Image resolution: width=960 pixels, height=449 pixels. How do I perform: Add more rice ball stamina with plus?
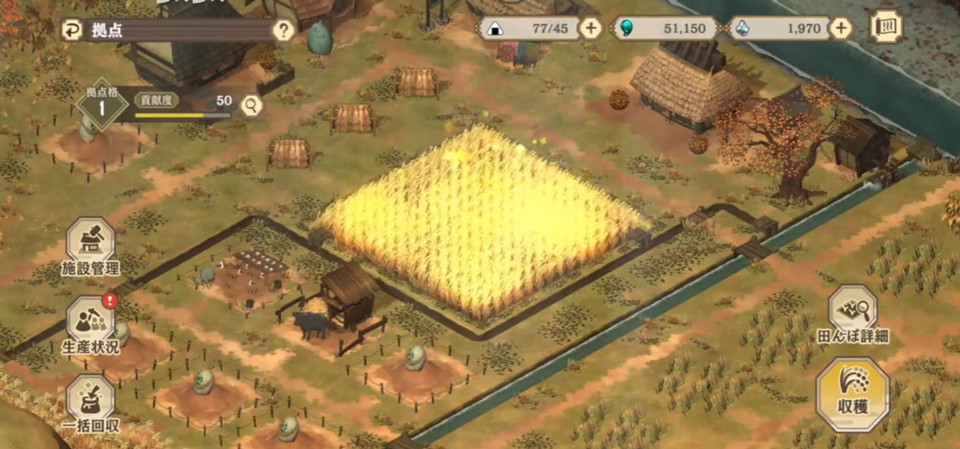(x=591, y=28)
